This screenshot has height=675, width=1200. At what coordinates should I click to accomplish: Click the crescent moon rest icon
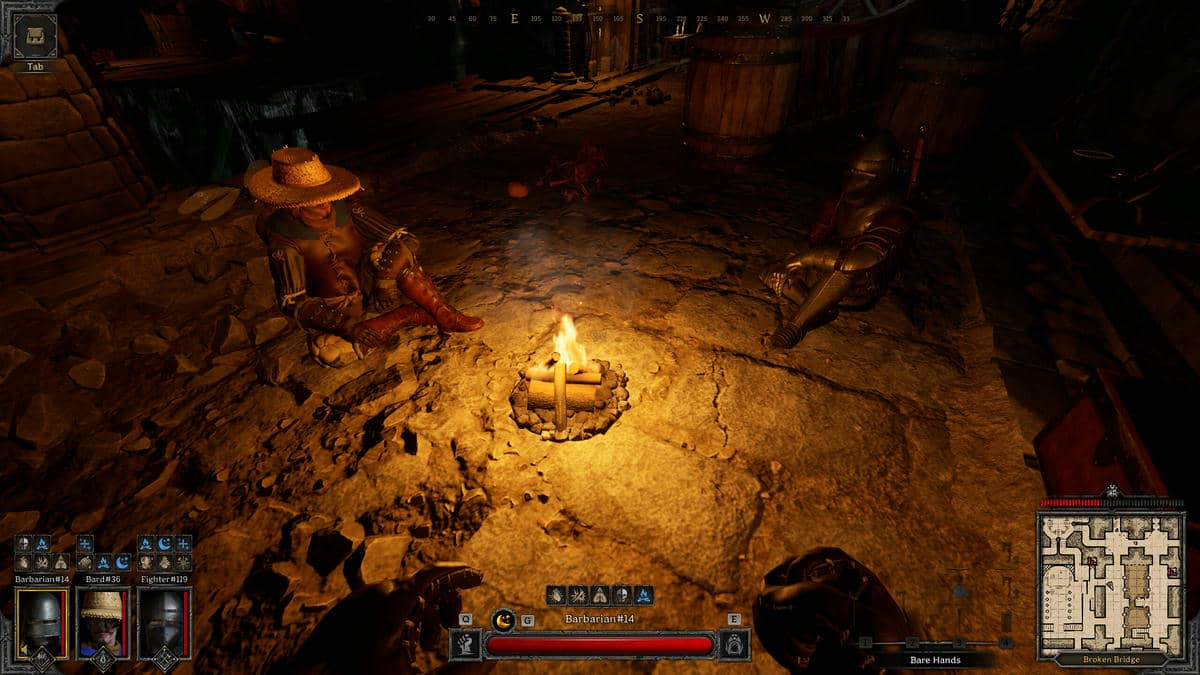[x=504, y=620]
